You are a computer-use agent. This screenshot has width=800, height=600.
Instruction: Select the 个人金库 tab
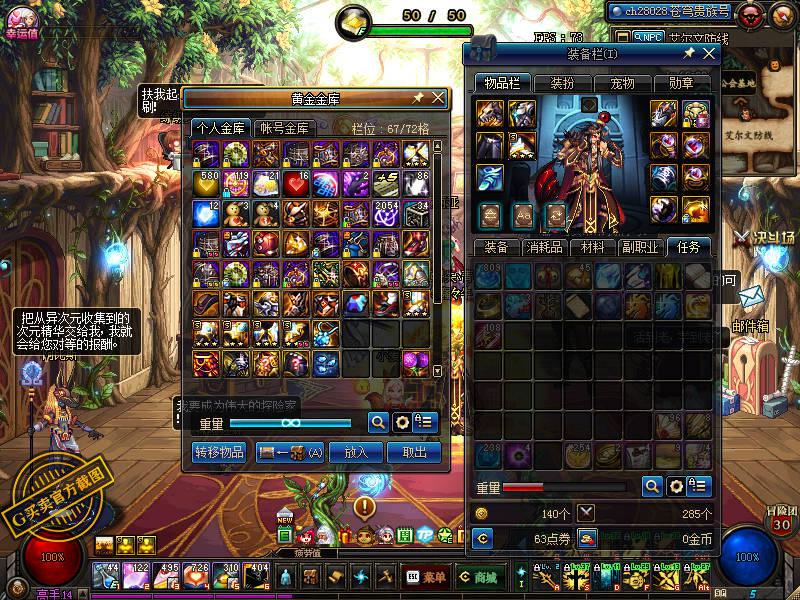click(x=221, y=128)
